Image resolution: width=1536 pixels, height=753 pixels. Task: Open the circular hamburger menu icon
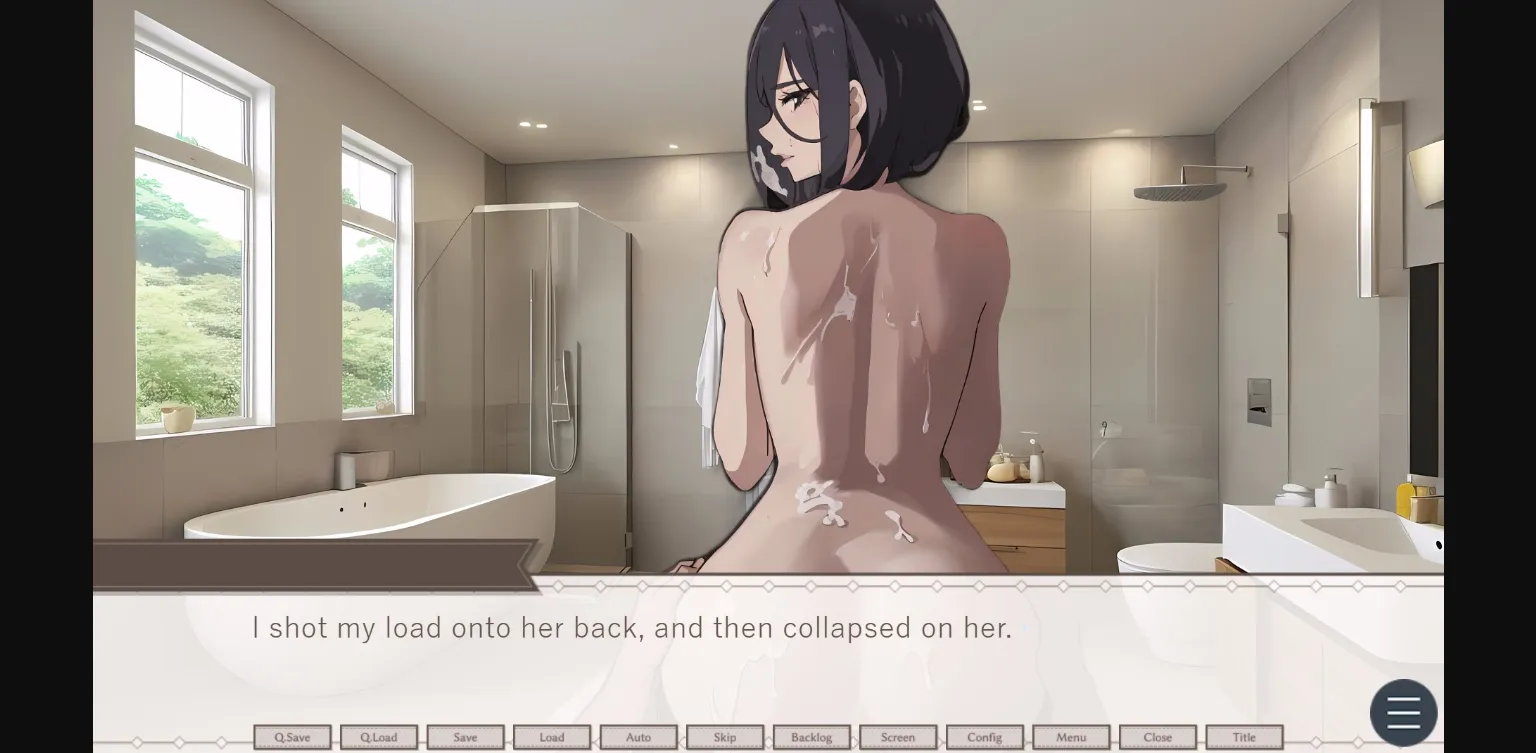1403,712
